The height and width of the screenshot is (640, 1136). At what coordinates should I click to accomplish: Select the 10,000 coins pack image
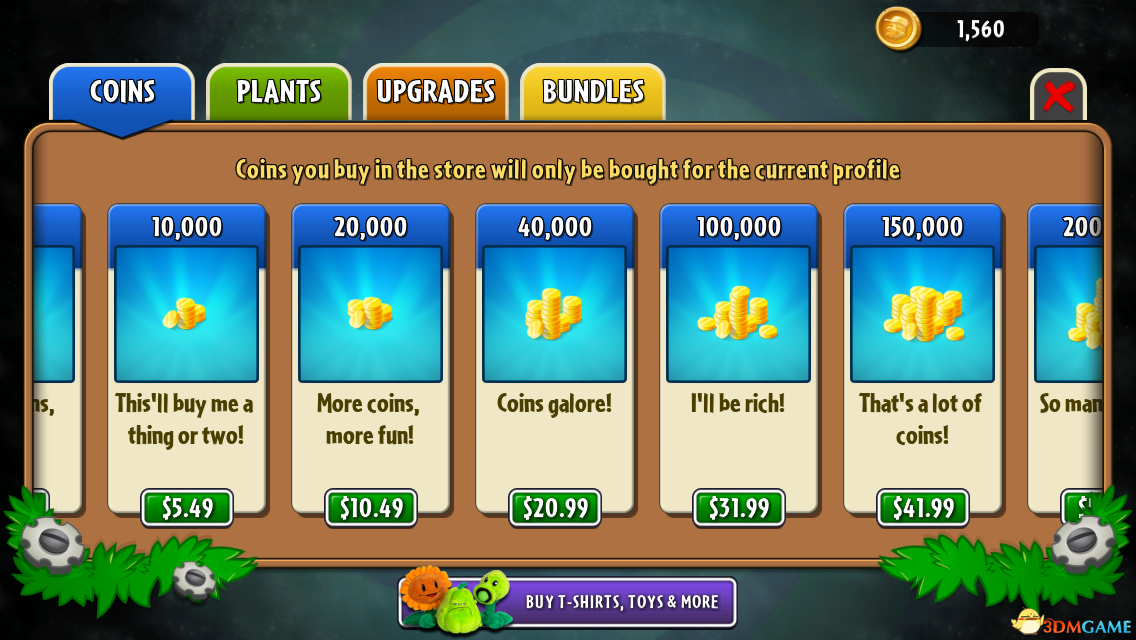pyautogui.click(x=187, y=314)
